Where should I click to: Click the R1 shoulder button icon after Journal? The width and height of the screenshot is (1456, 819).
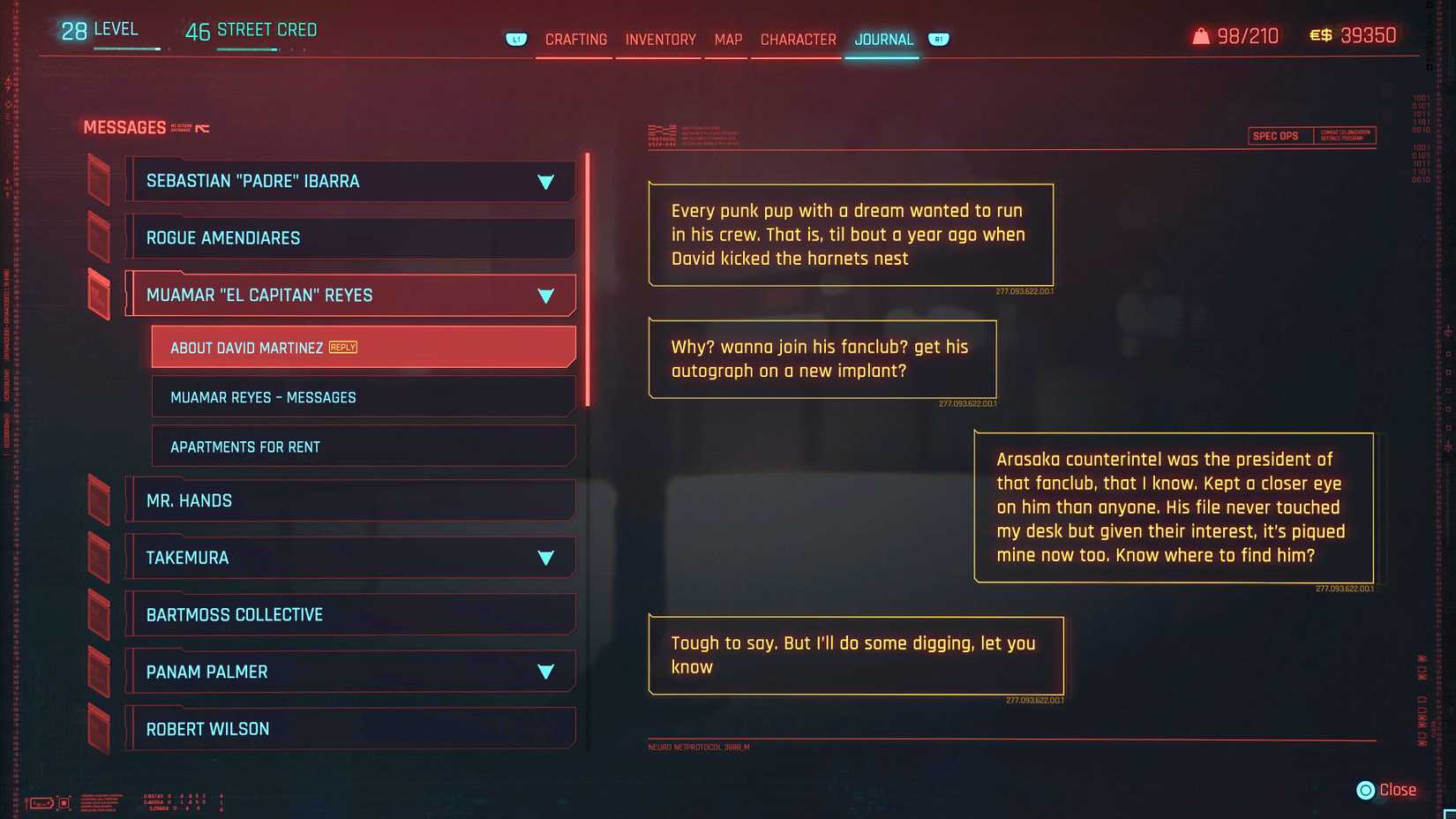point(938,39)
